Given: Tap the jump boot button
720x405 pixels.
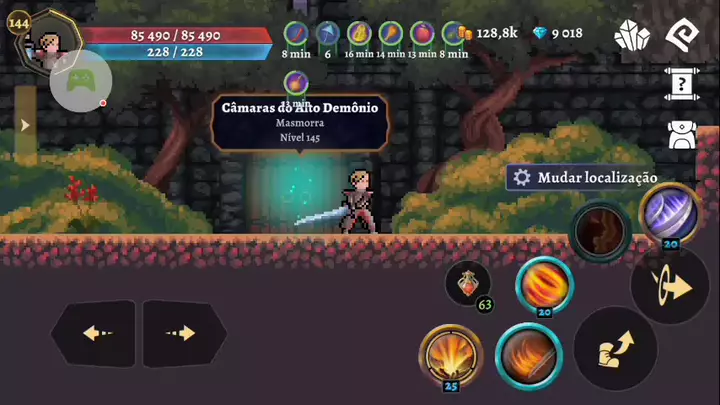Looking at the screenshot, I should coord(615,348).
